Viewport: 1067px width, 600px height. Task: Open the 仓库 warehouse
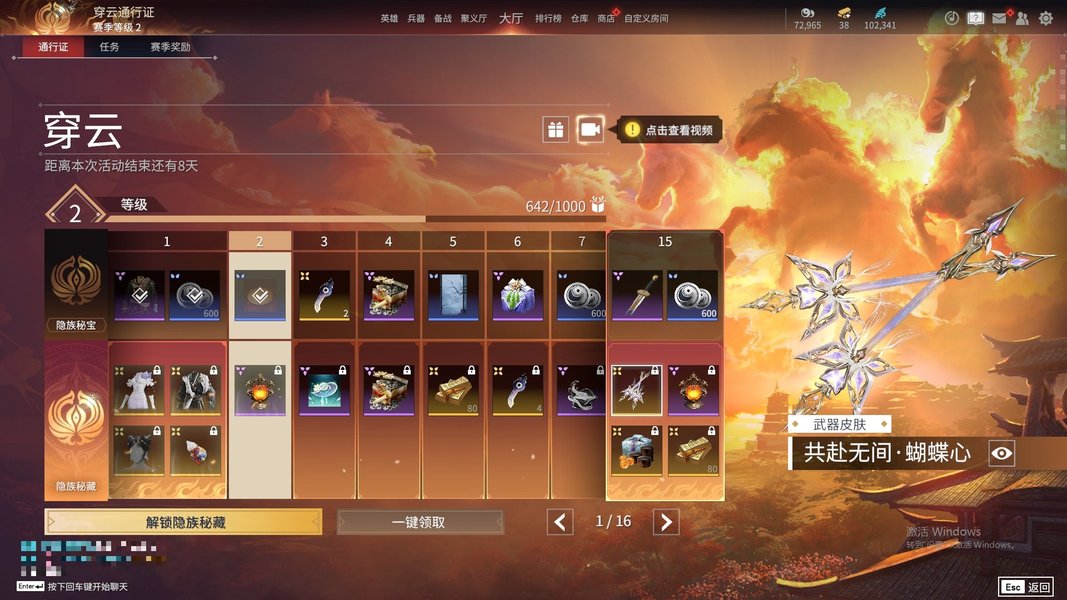[x=580, y=18]
